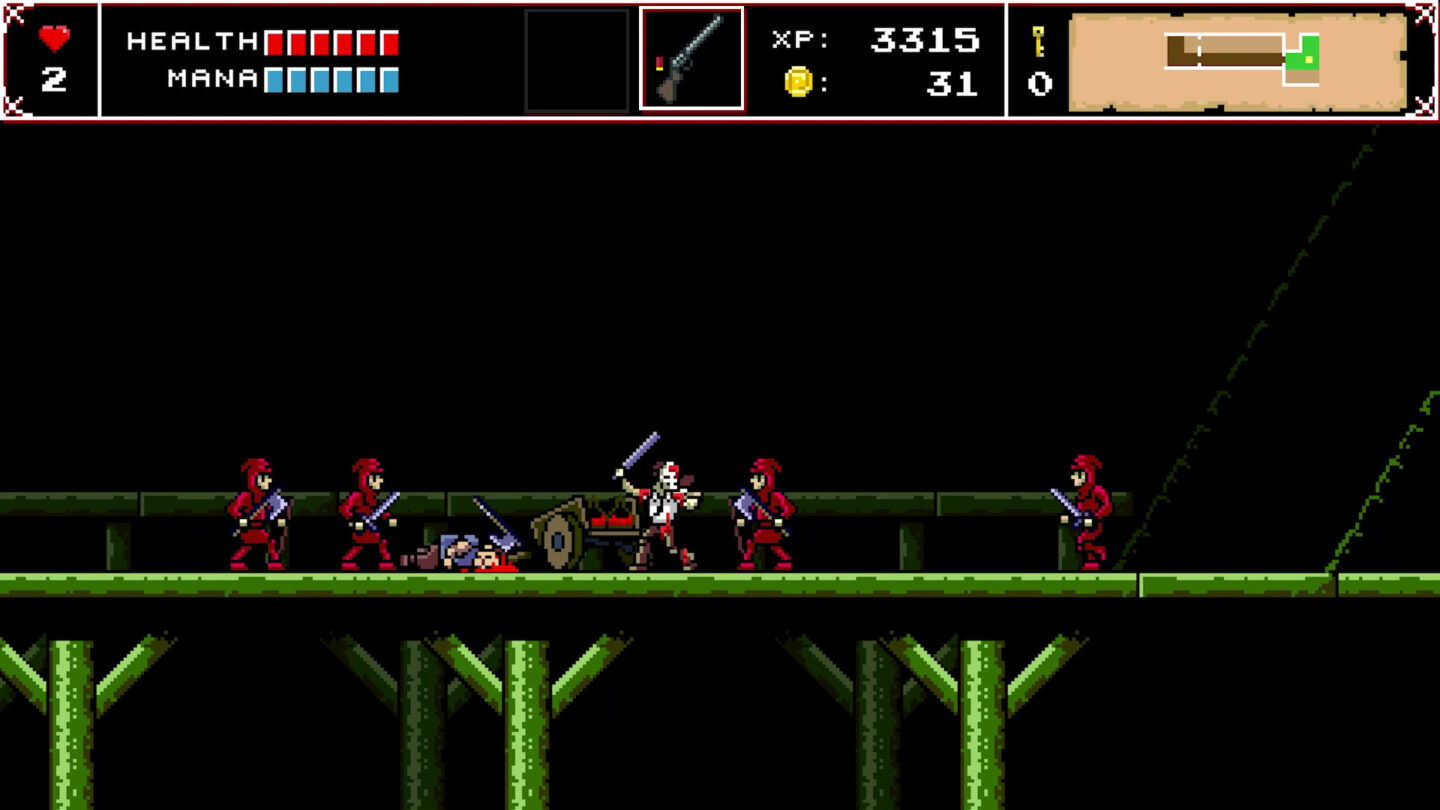Click the leftmost red hooded enemy

(255, 510)
